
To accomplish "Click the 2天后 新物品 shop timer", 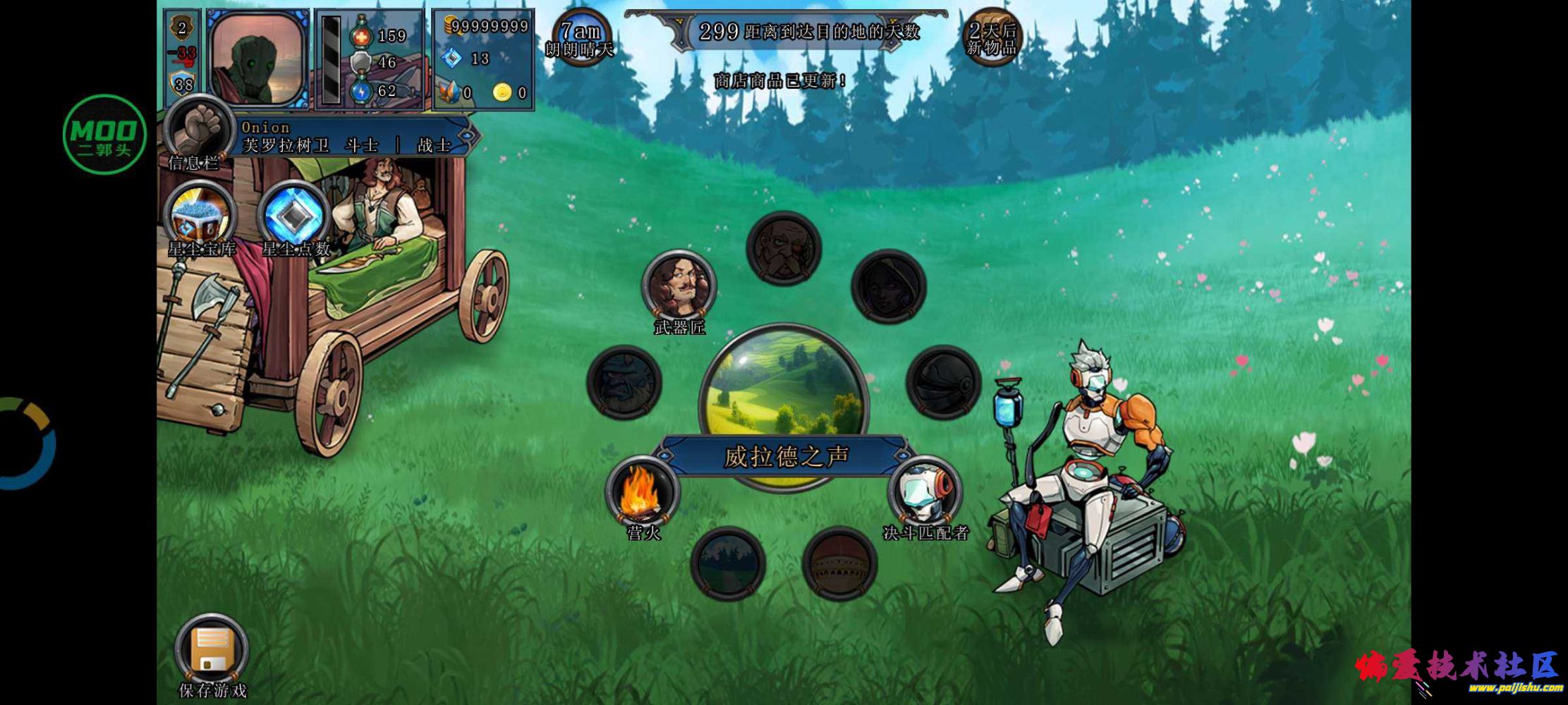I will tap(992, 38).
